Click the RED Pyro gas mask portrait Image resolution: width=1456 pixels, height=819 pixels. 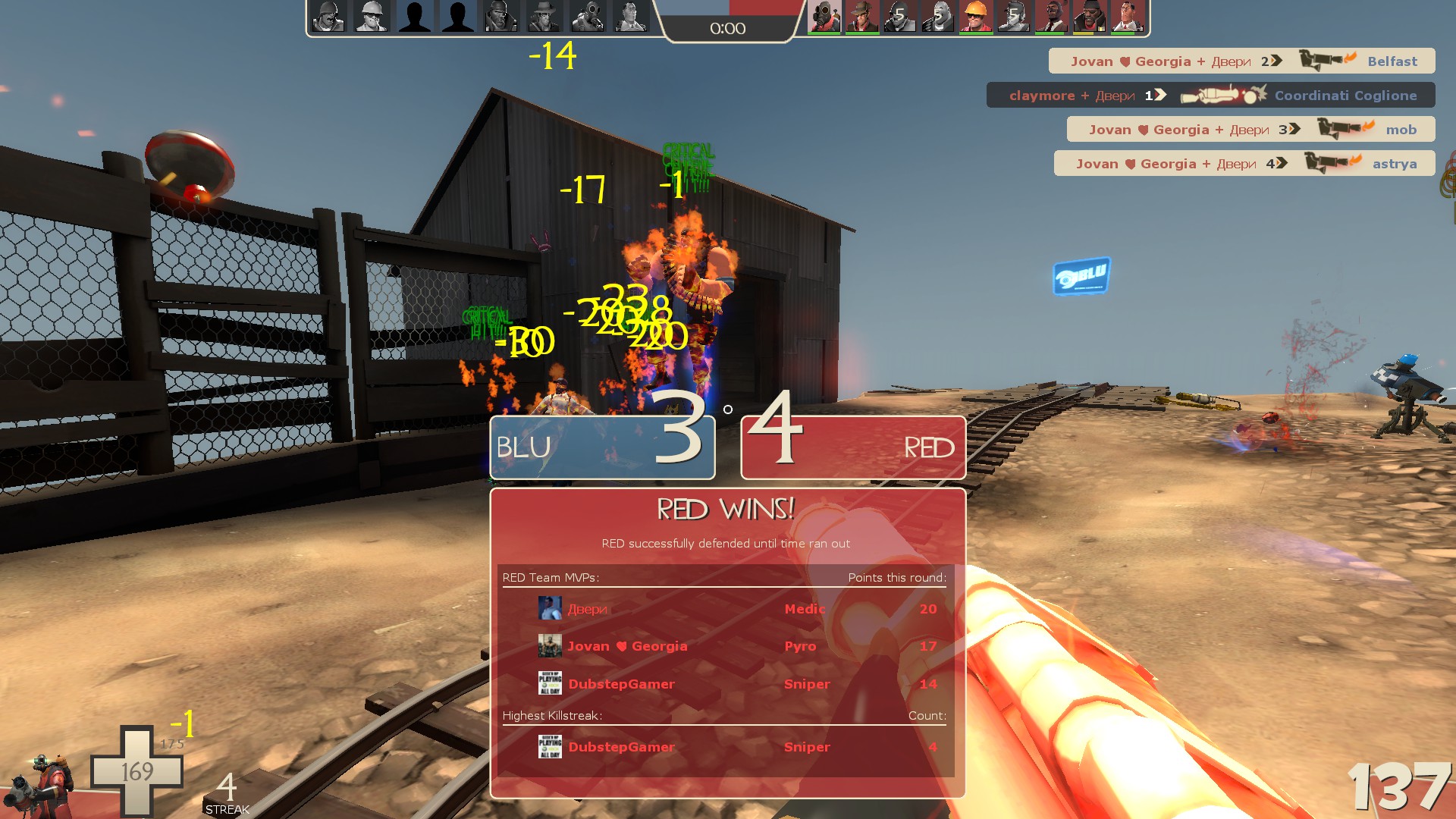click(x=824, y=16)
